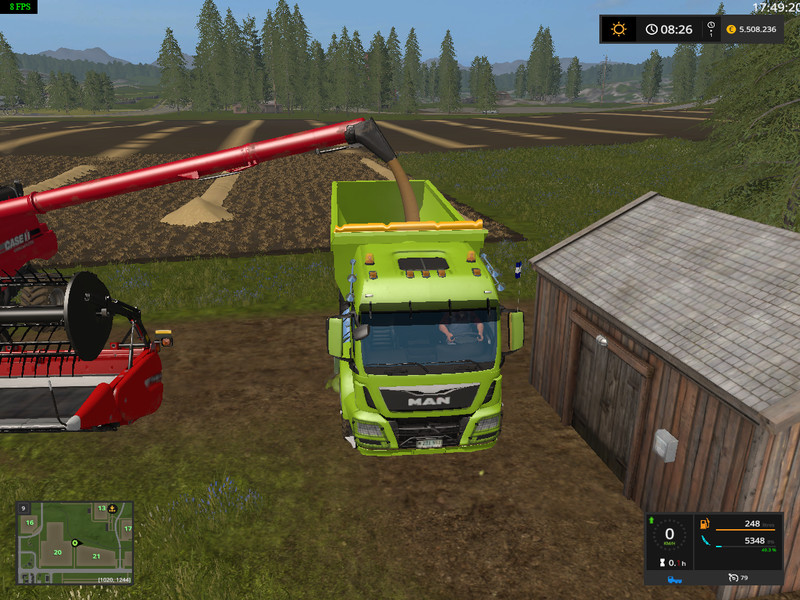The image size is (800, 600).
Task: Click the unloading point marker near field 13
Action: click(x=114, y=510)
